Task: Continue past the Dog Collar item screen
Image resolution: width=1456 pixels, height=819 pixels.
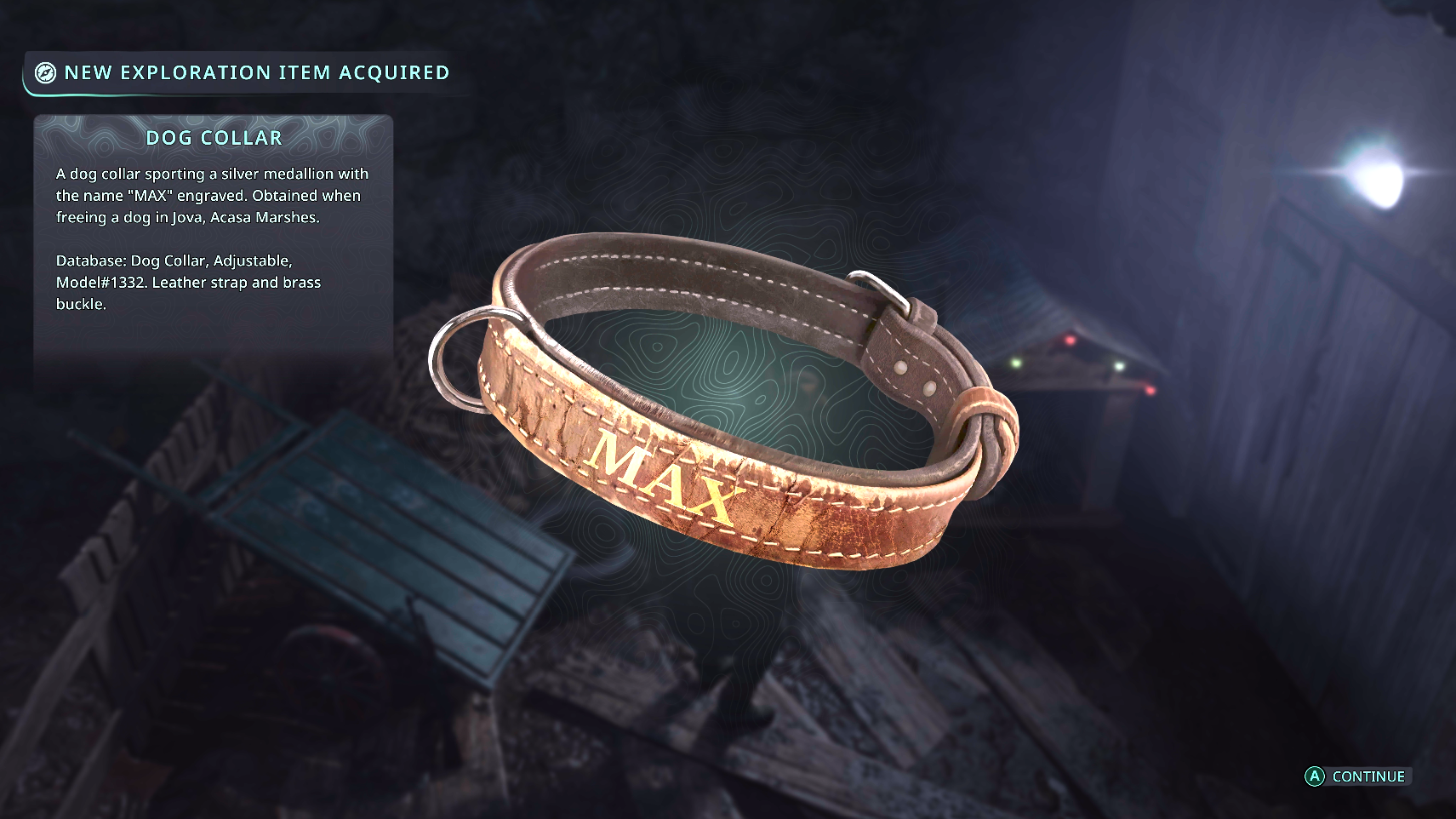Action: tap(1357, 776)
